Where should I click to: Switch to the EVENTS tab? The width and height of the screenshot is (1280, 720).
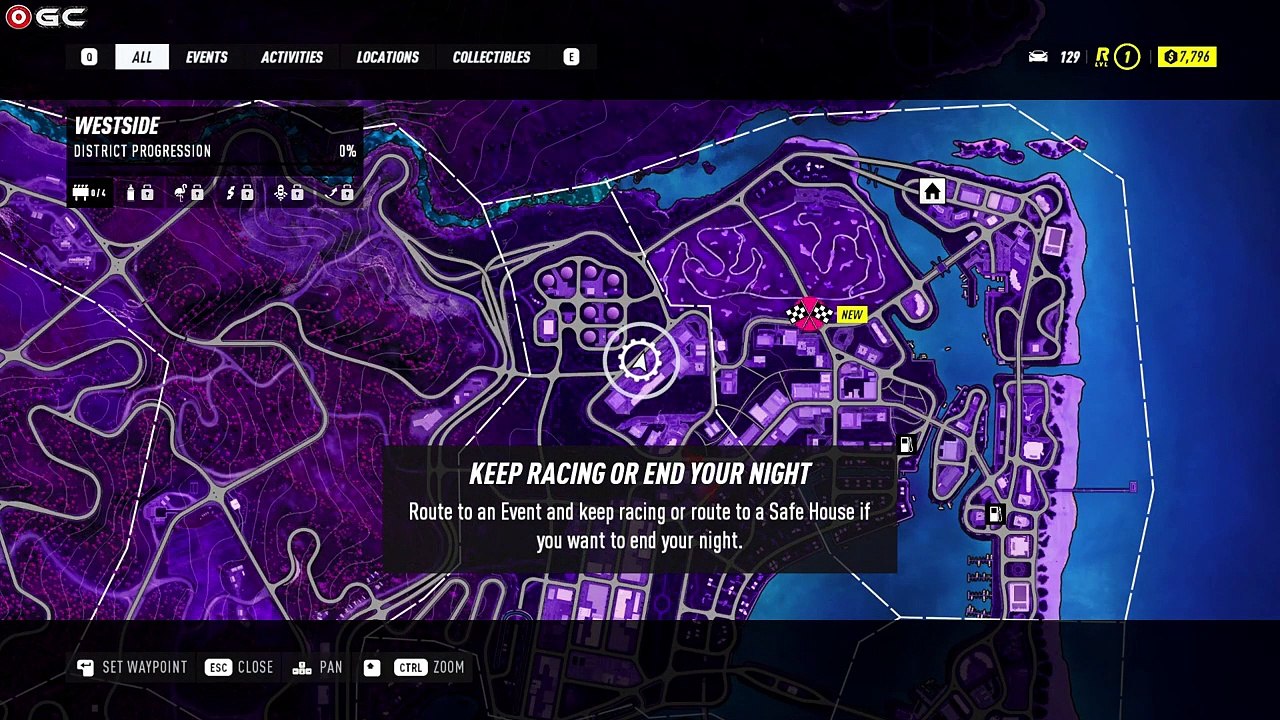(x=206, y=57)
